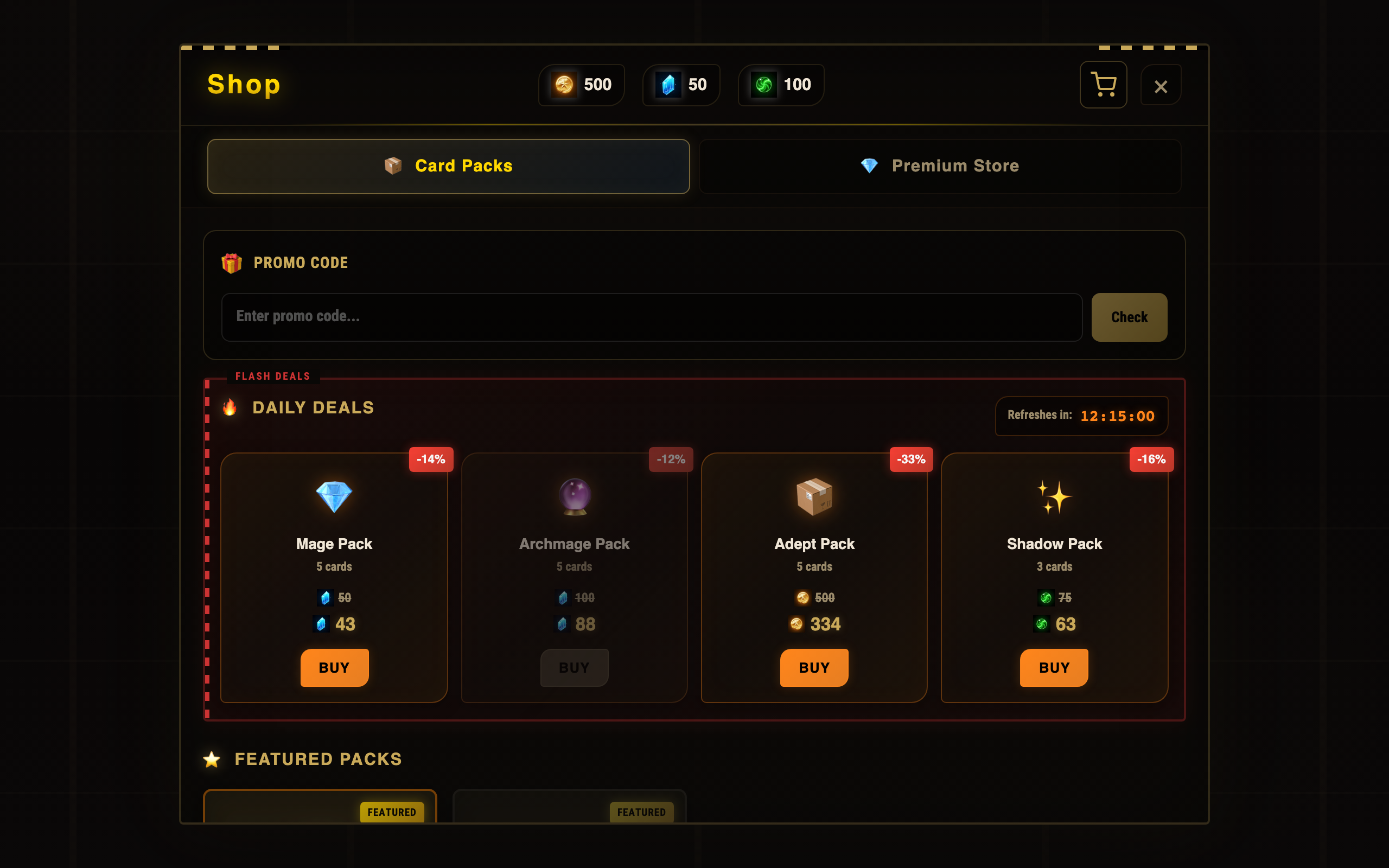Buy the Mage Pack
Image resolution: width=1389 pixels, height=868 pixels.
[334, 667]
